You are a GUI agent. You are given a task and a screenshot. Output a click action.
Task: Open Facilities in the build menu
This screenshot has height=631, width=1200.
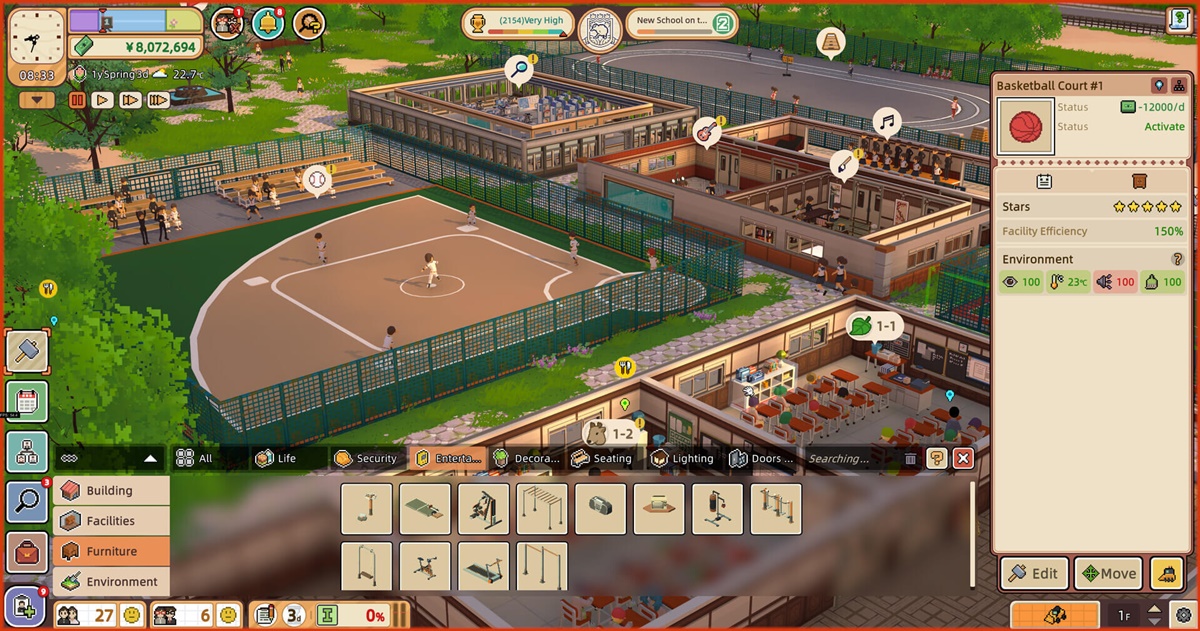[110, 521]
